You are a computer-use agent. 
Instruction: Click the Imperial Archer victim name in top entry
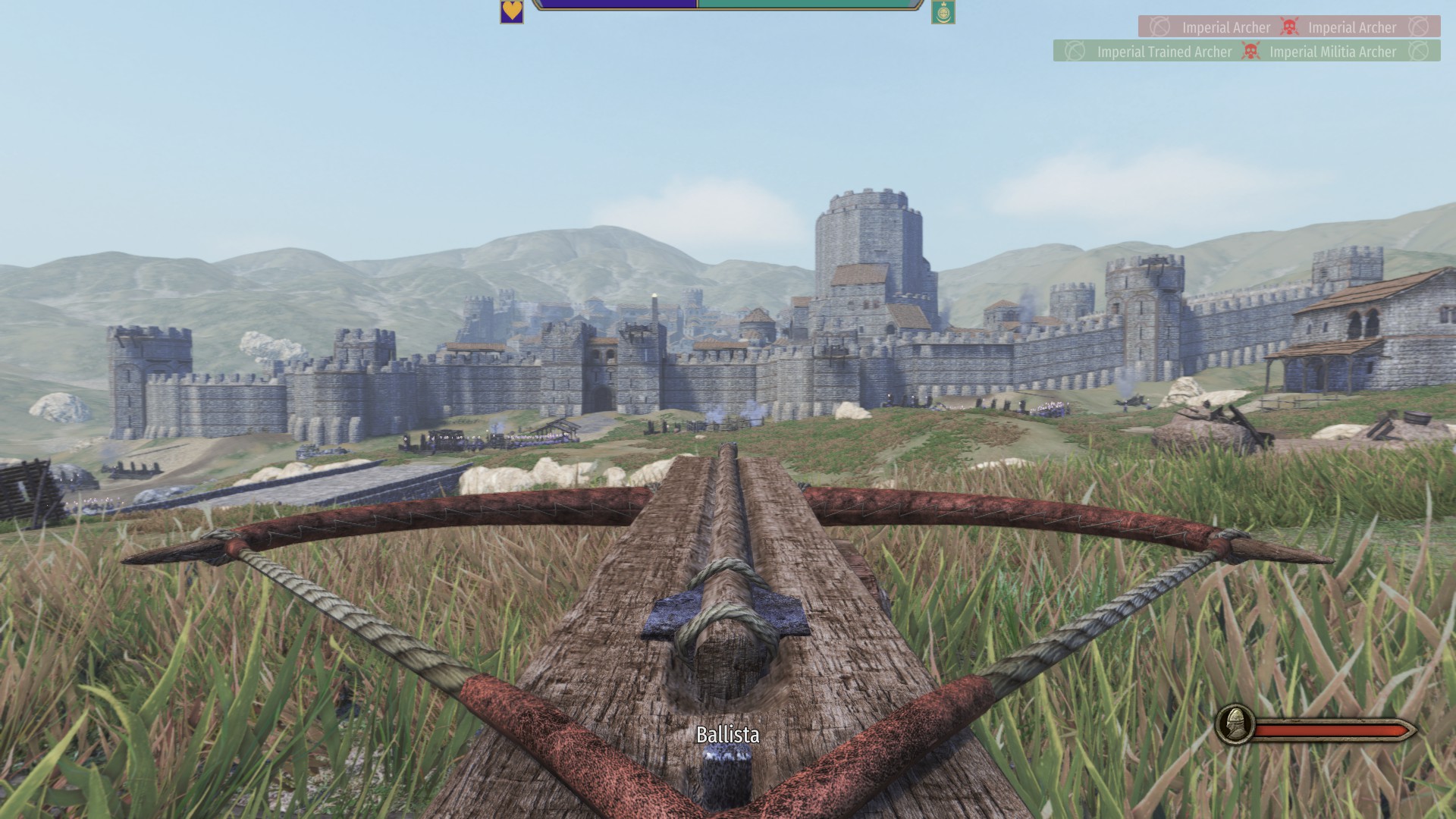click(x=1351, y=27)
